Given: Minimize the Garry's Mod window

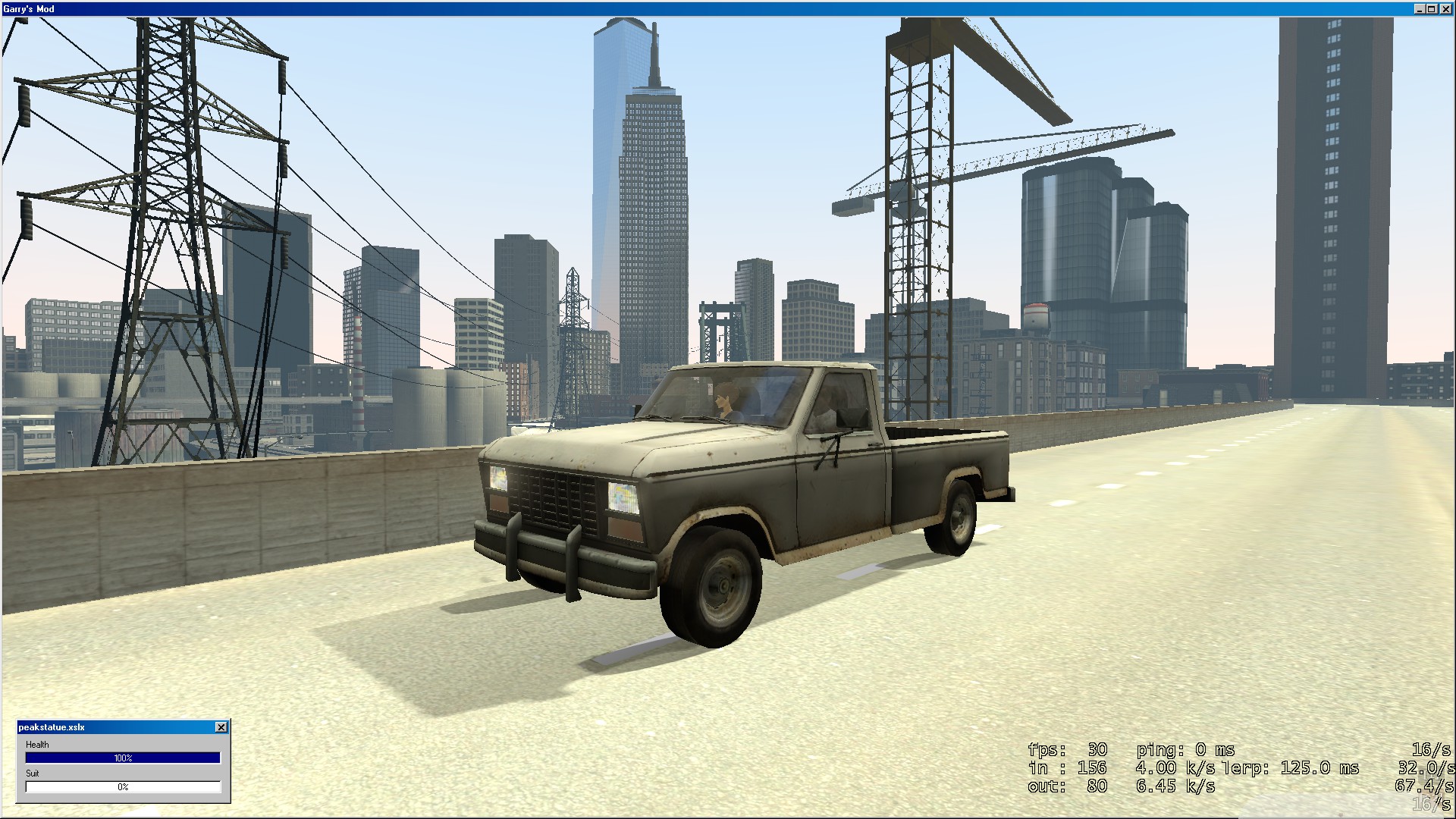Looking at the screenshot, I should [1420, 9].
